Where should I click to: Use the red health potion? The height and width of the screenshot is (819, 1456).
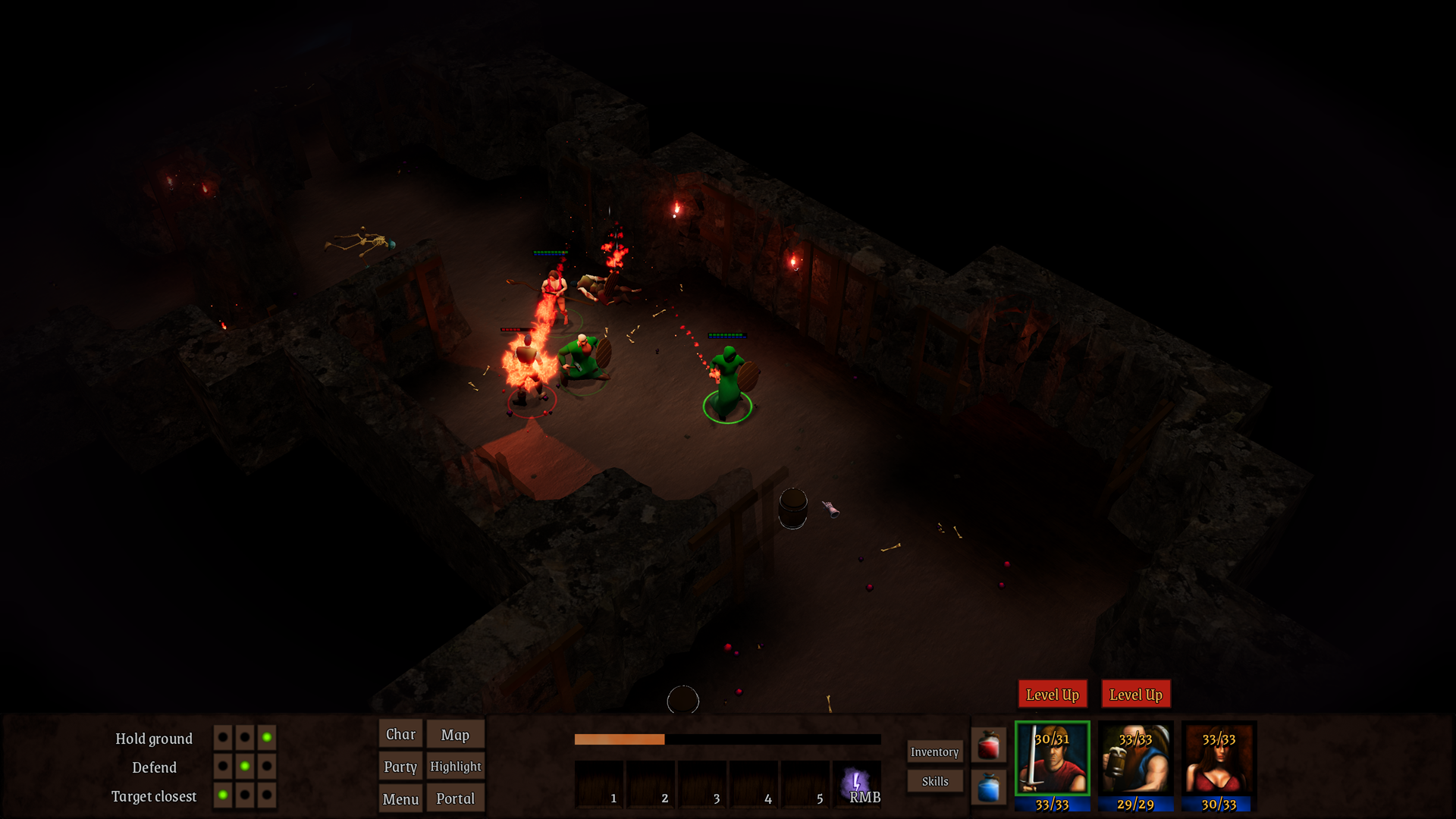pyautogui.click(x=988, y=745)
